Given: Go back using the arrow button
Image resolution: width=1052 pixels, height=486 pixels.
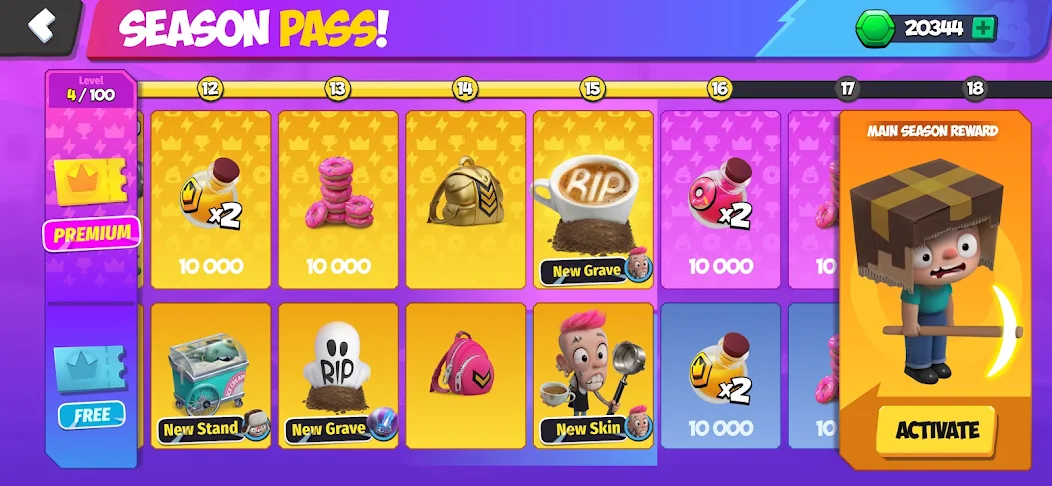Looking at the screenshot, I should tap(40, 25).
